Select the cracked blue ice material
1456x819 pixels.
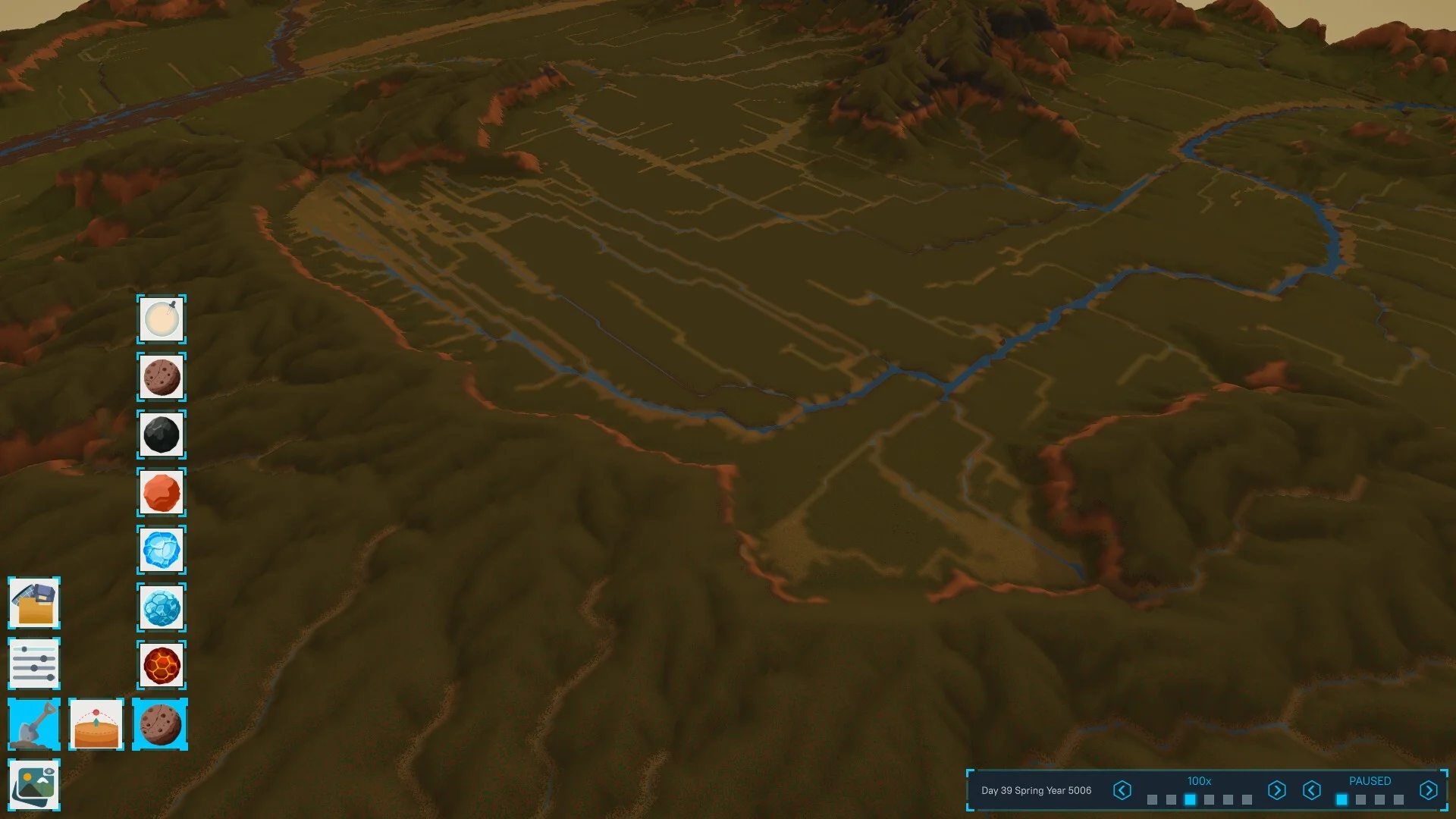click(162, 550)
